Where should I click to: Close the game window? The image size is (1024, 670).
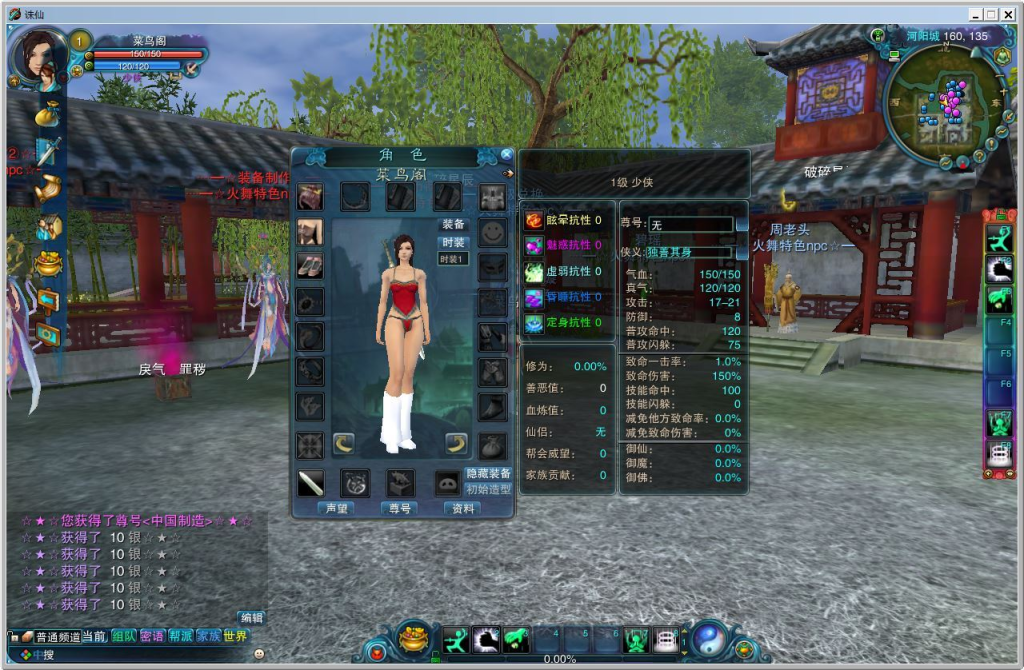[1009, 14]
